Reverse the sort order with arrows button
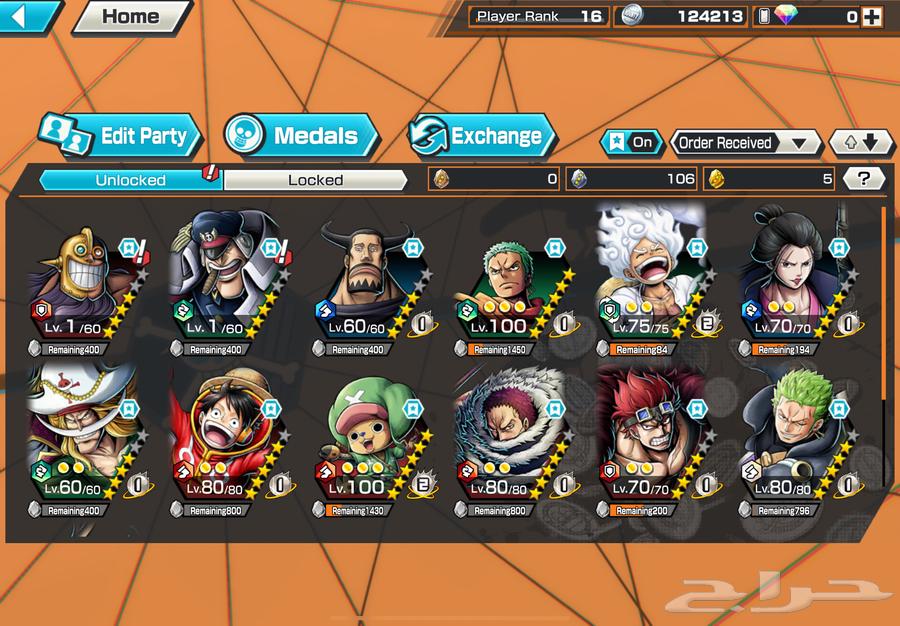The height and width of the screenshot is (626, 900). pyautogui.click(x=861, y=142)
